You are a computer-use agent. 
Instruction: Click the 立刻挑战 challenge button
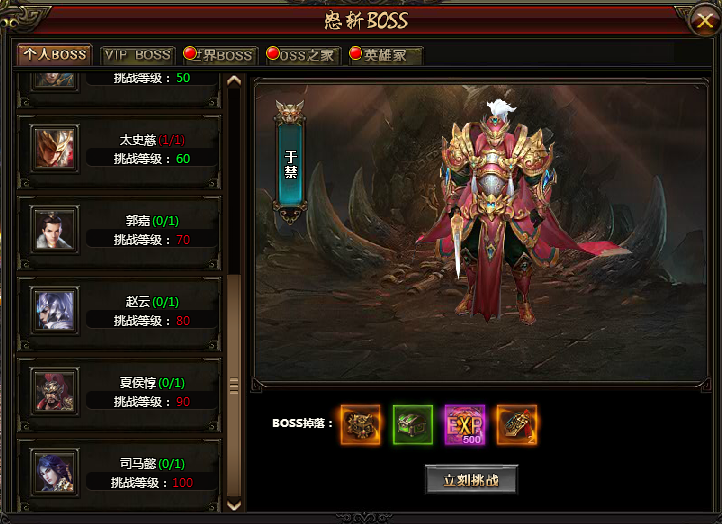pos(471,479)
